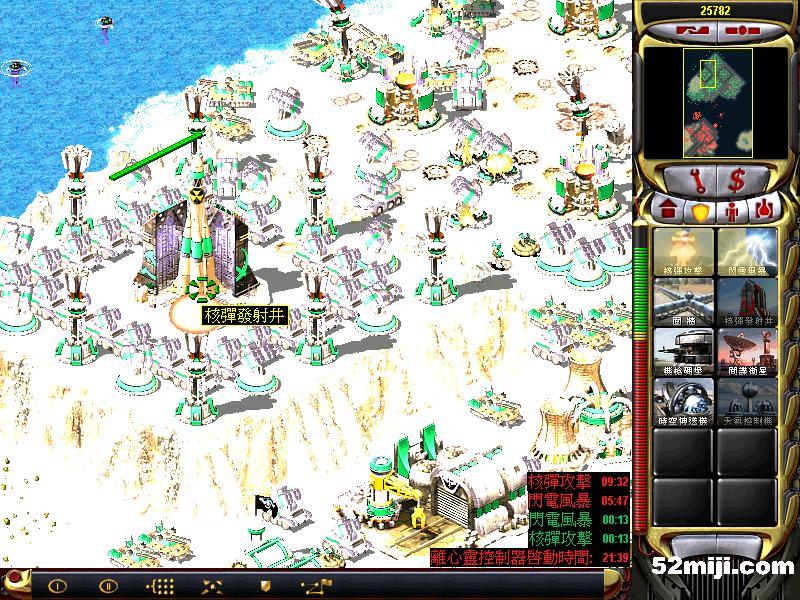Select control group one in command bar
The height and width of the screenshot is (600, 800).
[x=57, y=585]
